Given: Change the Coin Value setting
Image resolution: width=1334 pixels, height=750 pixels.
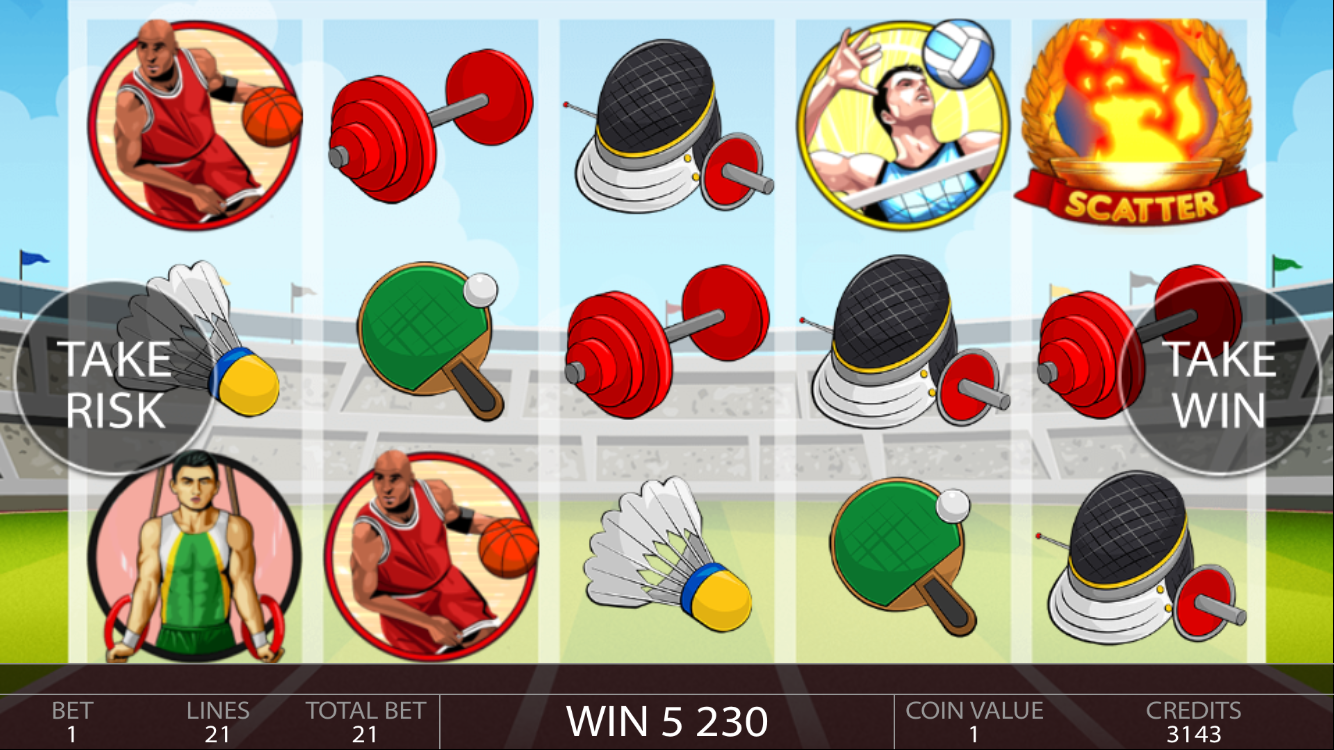Looking at the screenshot, I should point(973,722).
